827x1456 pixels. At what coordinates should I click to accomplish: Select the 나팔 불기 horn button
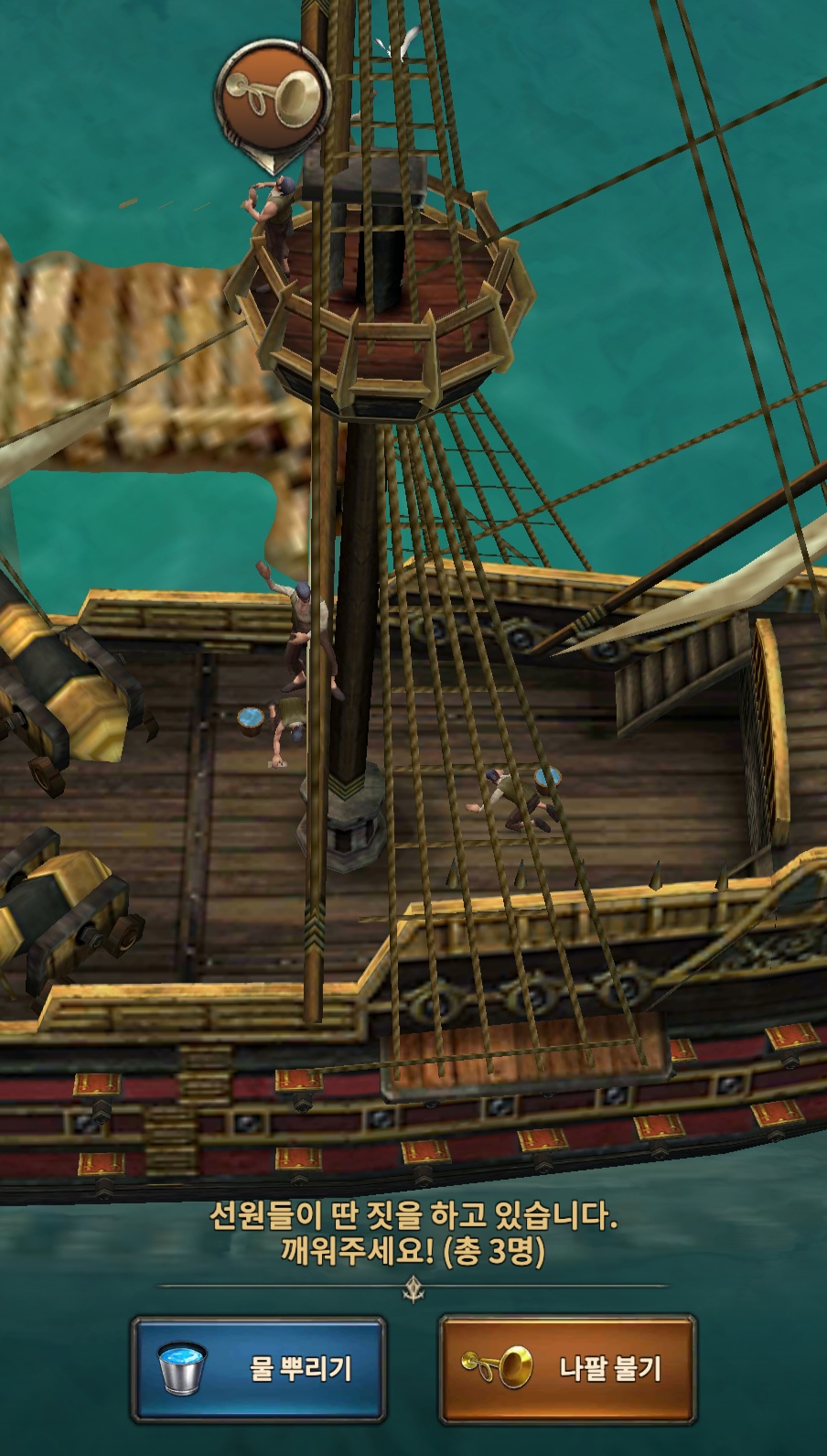(567, 1368)
